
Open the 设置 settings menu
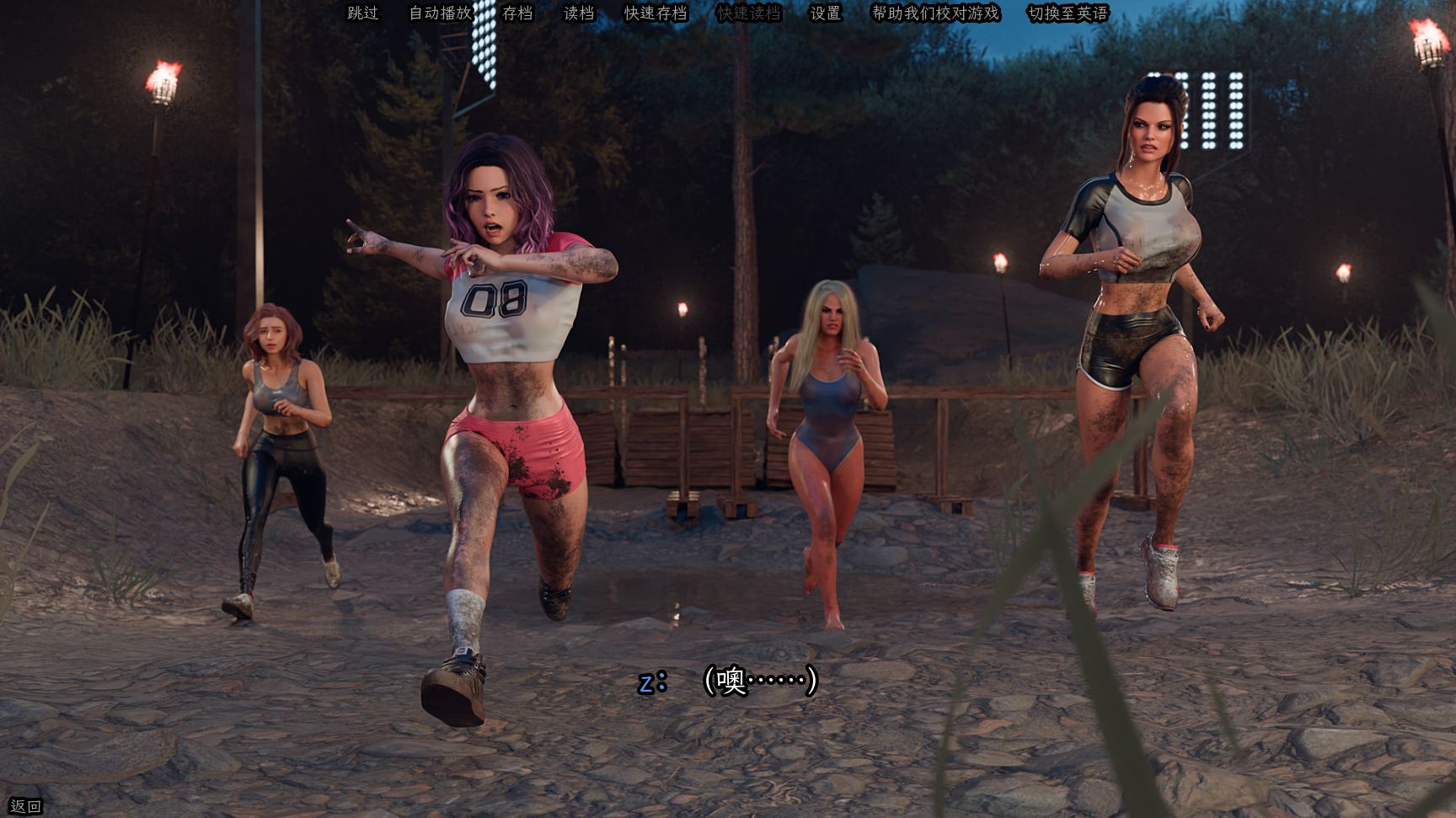click(x=826, y=13)
